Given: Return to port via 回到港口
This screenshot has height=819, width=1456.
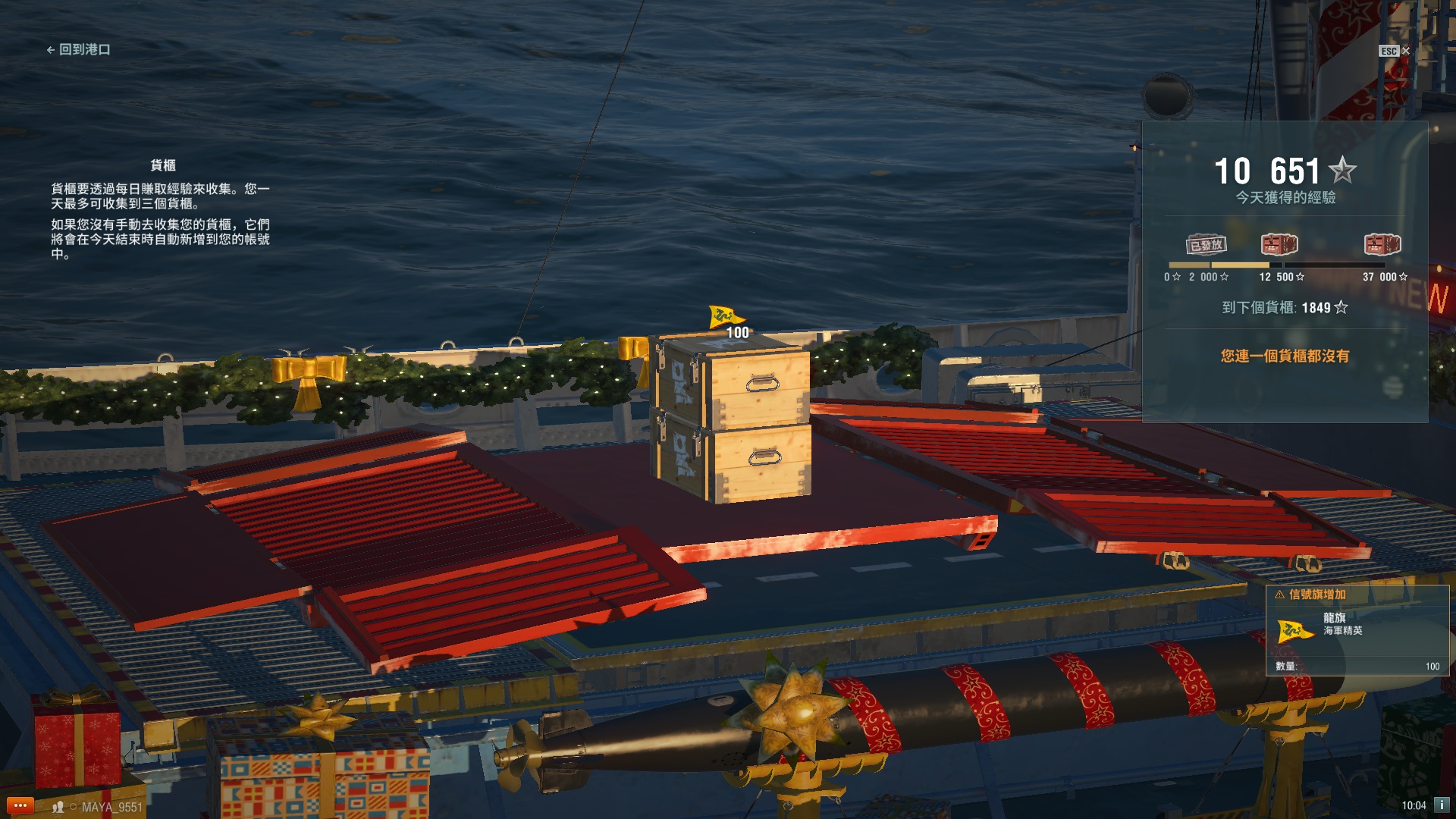Looking at the screenshot, I should pos(79,50).
